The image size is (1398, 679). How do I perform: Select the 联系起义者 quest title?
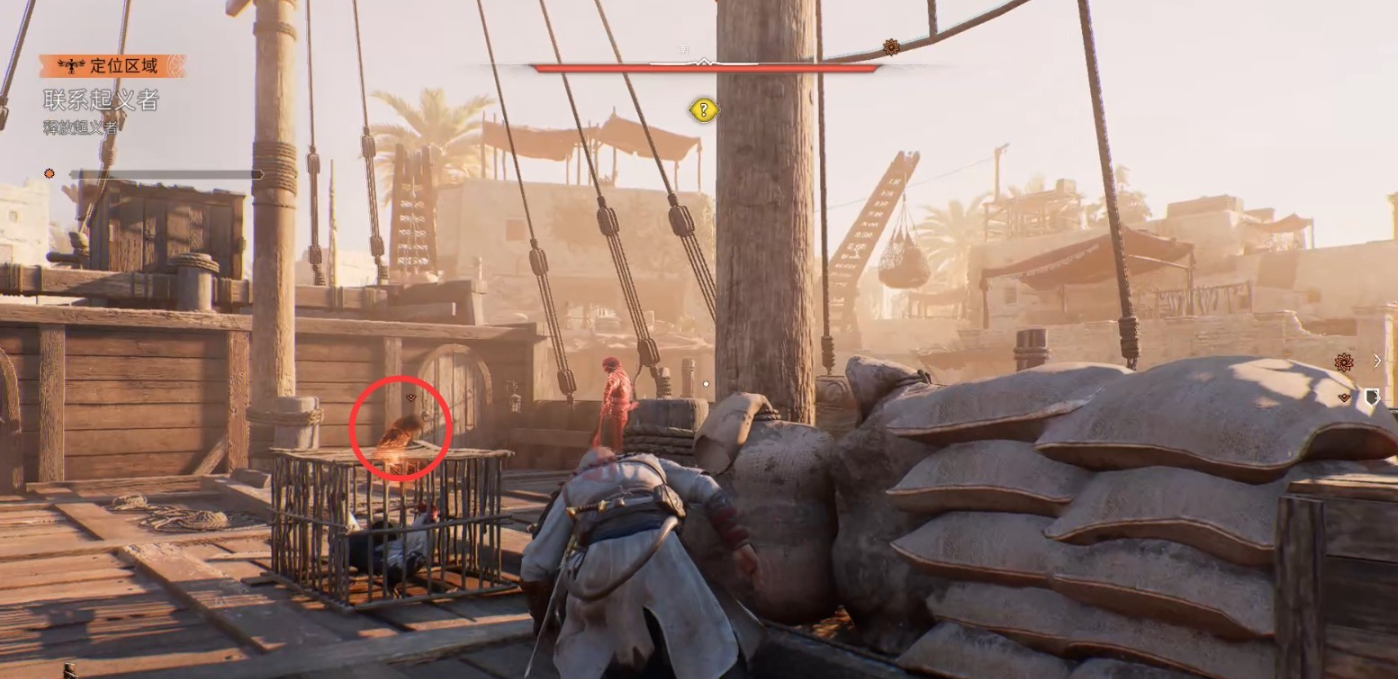pos(101,99)
